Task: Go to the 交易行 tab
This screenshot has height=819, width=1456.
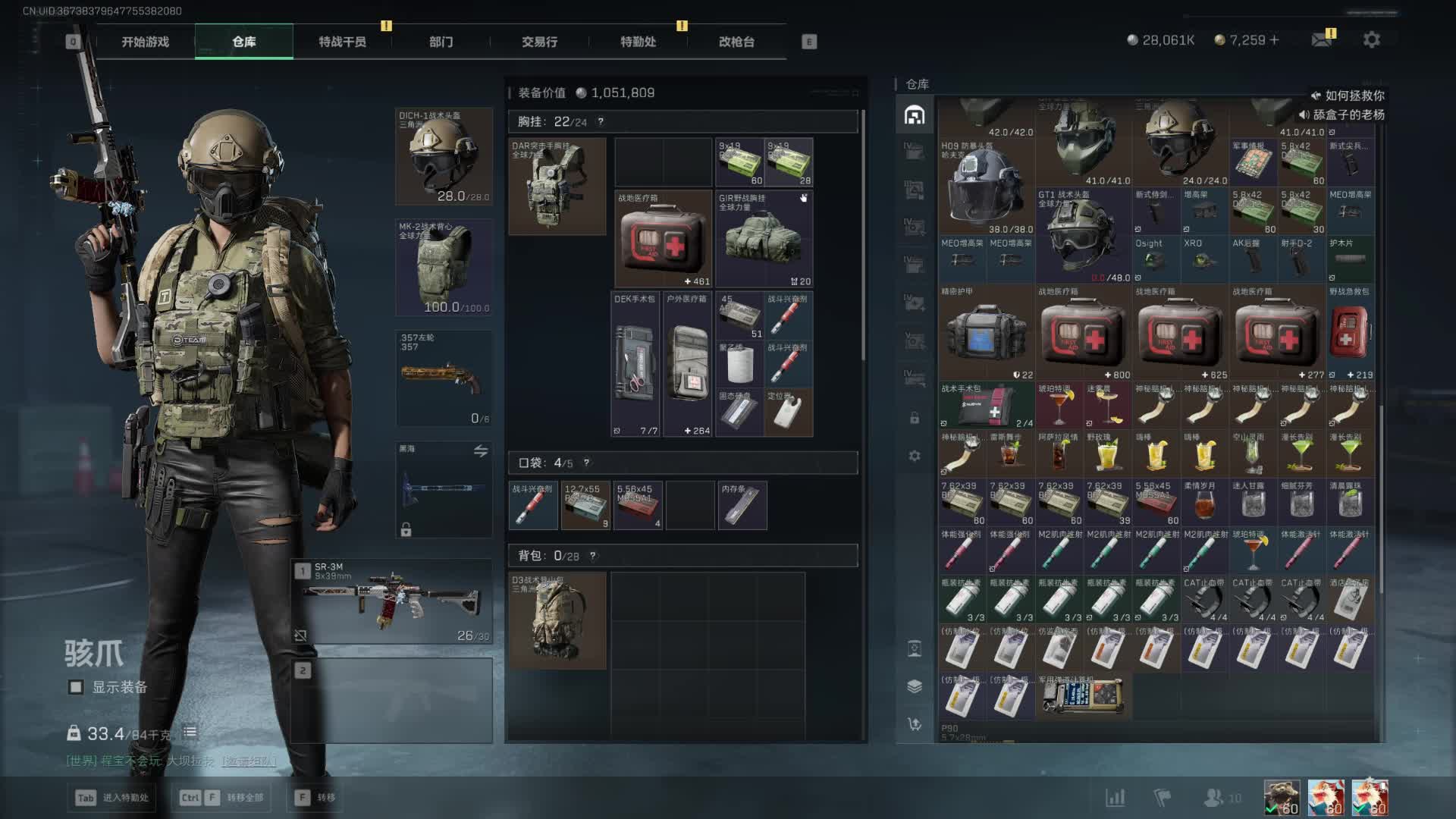Action: pos(539,42)
